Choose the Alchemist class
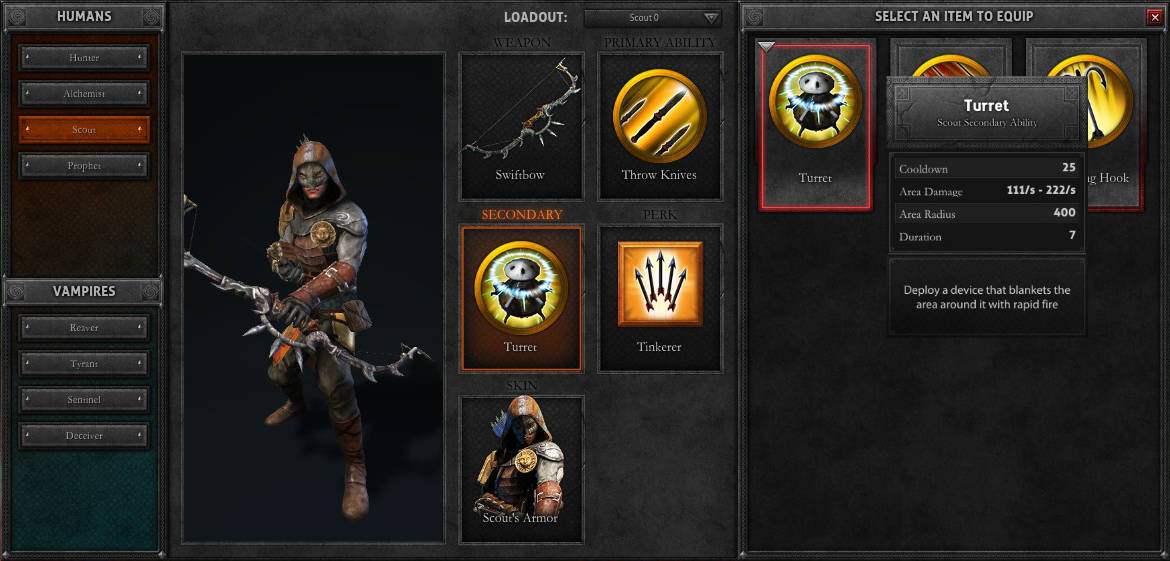The width and height of the screenshot is (1170, 561). 84,94
